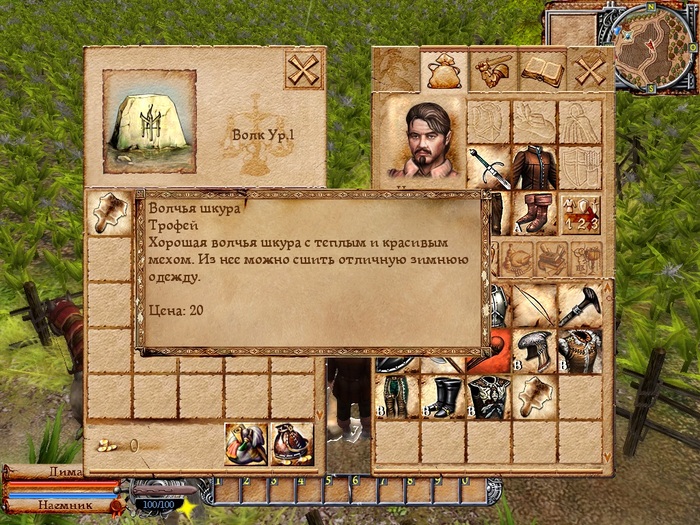The image size is (700, 525).
Task: Open the sword-and-gauntlet skills tab
Action: [x=490, y=71]
